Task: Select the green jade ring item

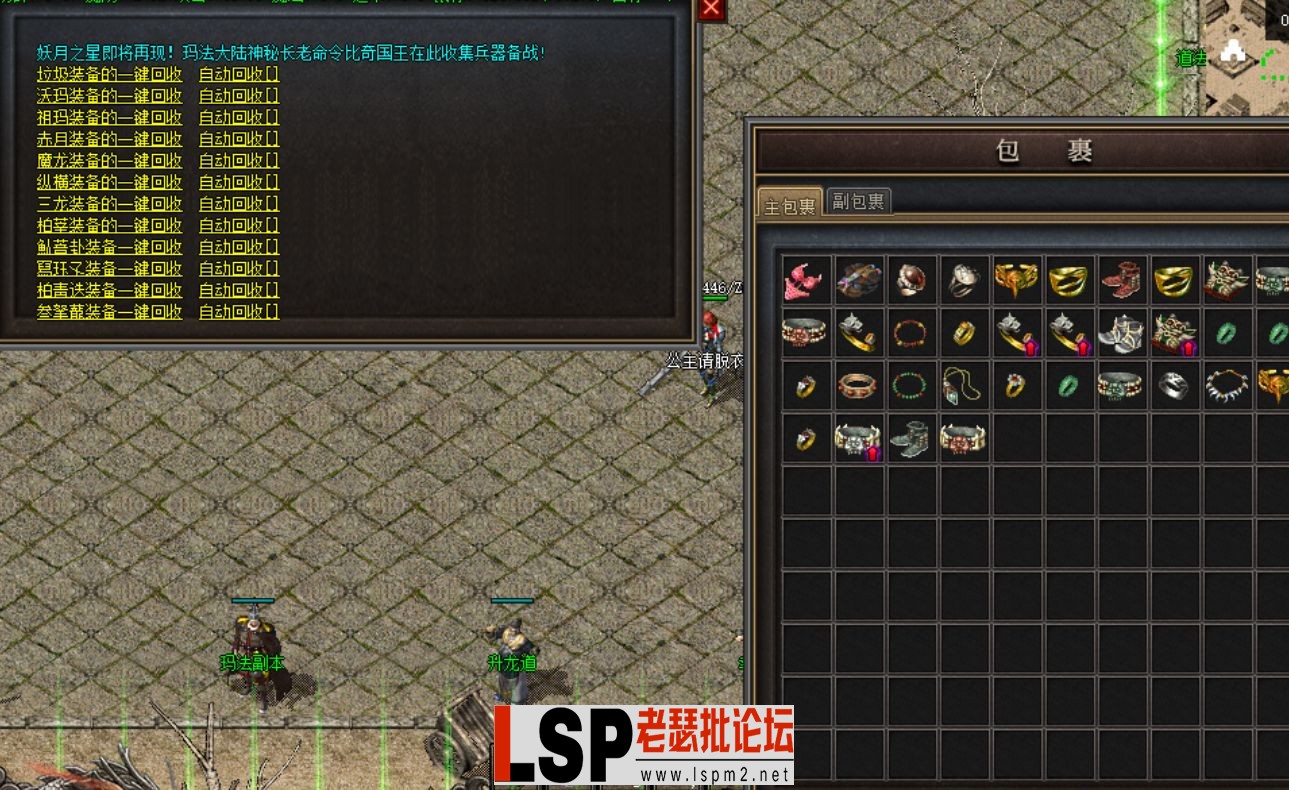Action: (x=1069, y=385)
